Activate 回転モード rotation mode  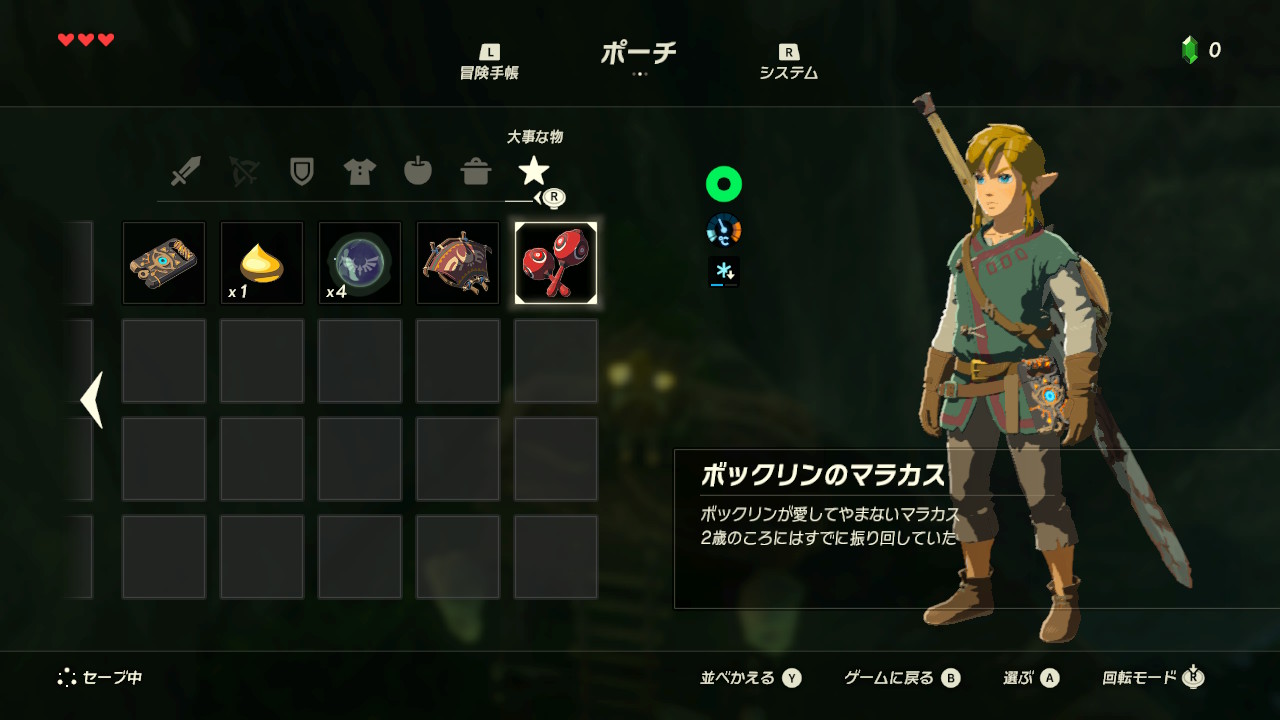[x=1152, y=678]
